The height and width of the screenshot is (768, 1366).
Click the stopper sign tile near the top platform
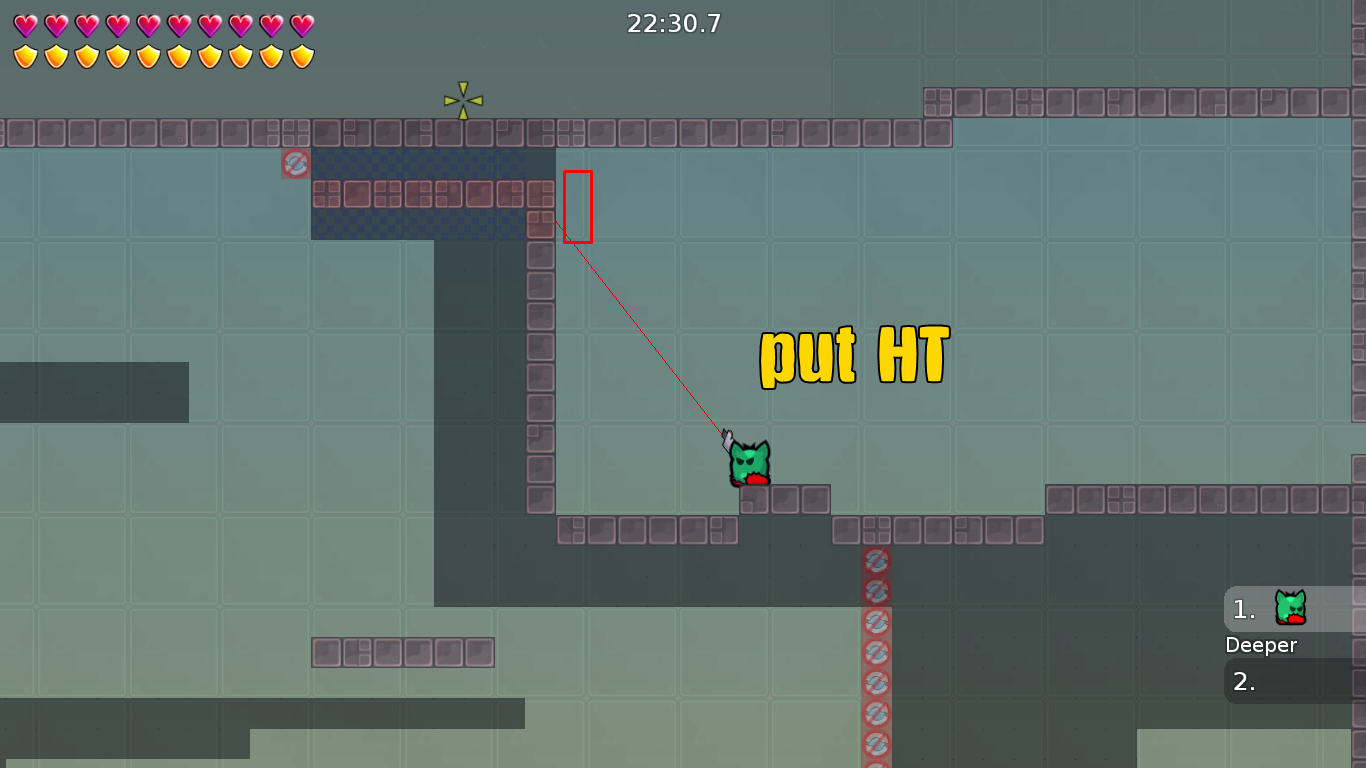point(295,164)
